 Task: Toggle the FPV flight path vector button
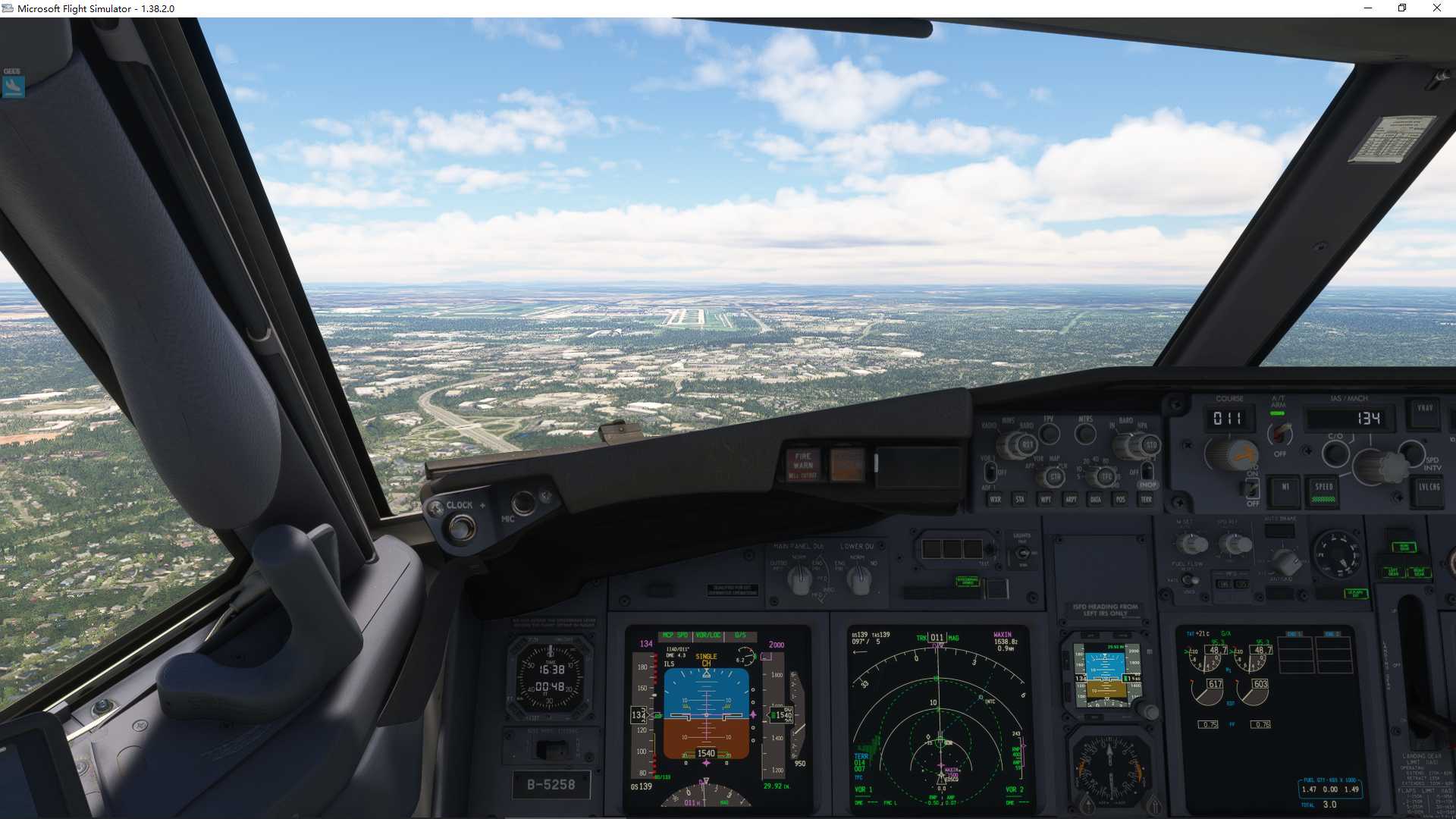click(1050, 433)
